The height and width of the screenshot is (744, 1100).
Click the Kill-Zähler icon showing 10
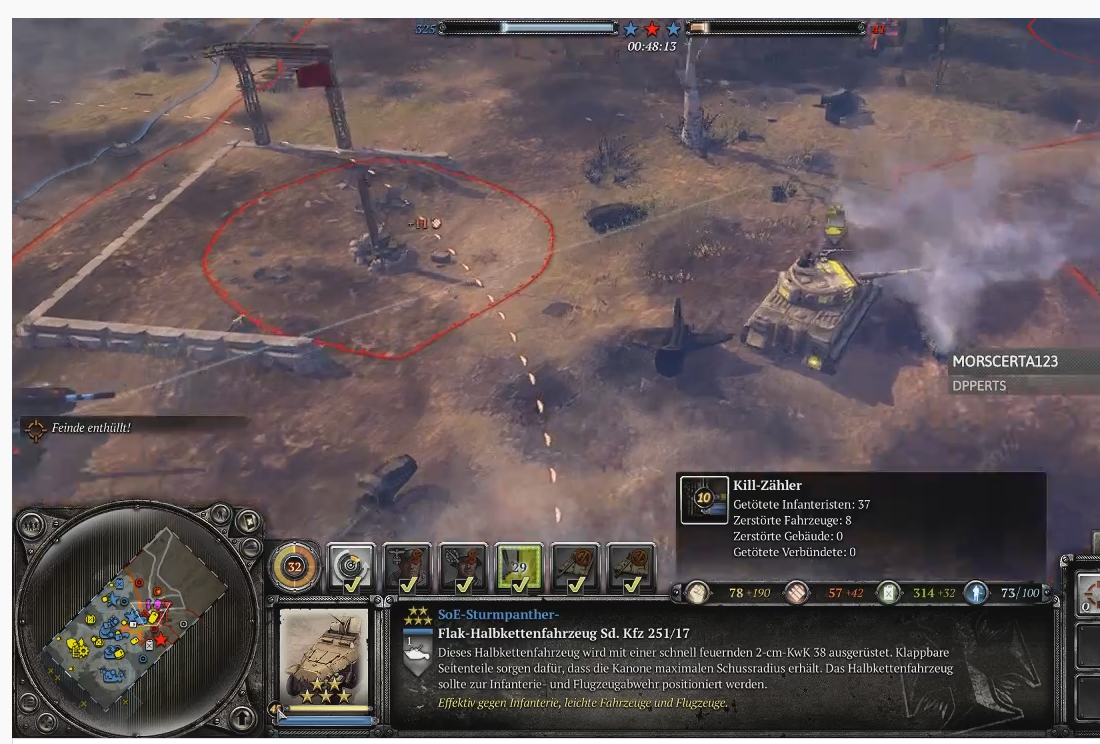click(704, 499)
